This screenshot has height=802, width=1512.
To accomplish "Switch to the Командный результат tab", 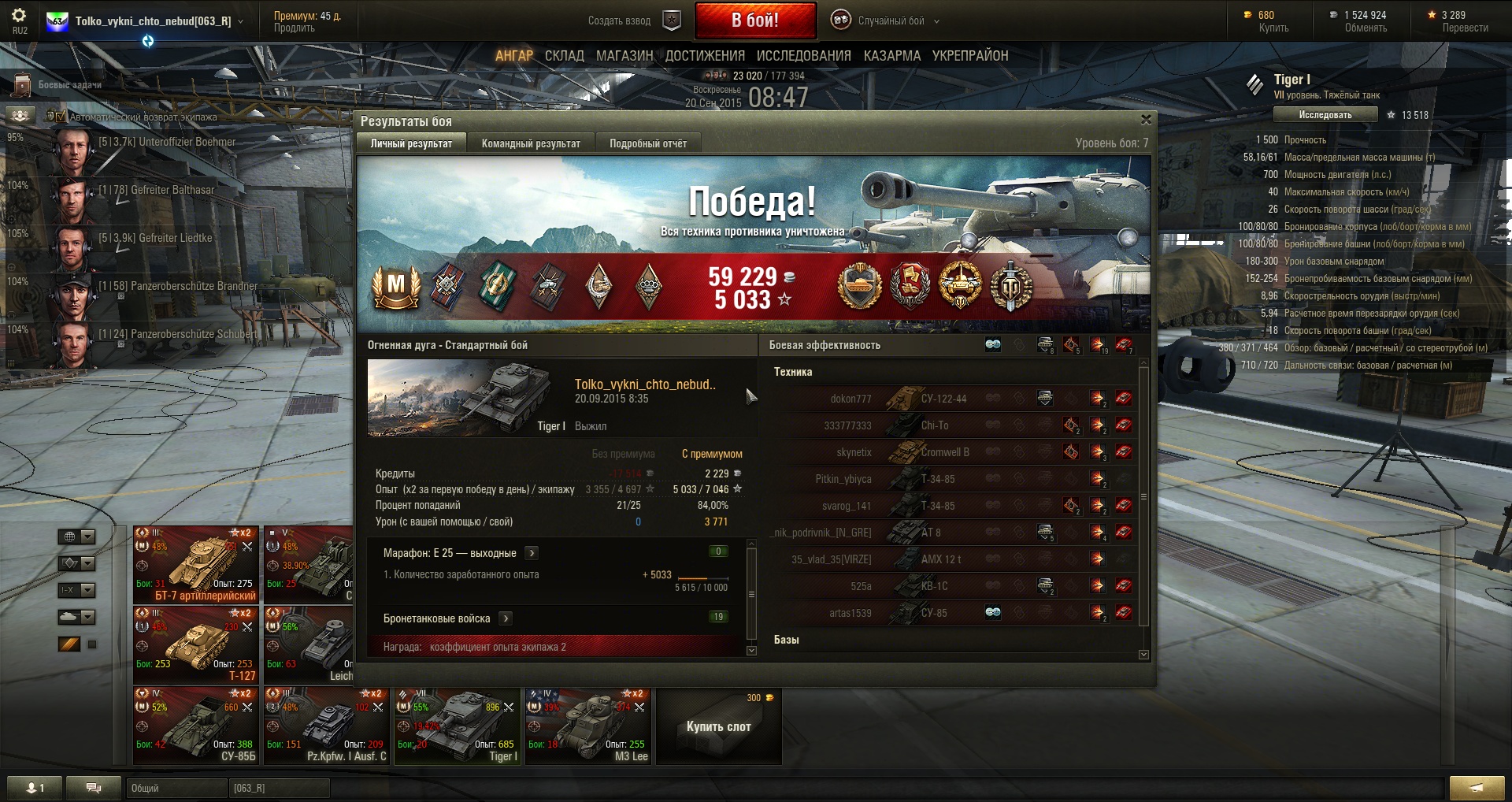I will tap(531, 143).
